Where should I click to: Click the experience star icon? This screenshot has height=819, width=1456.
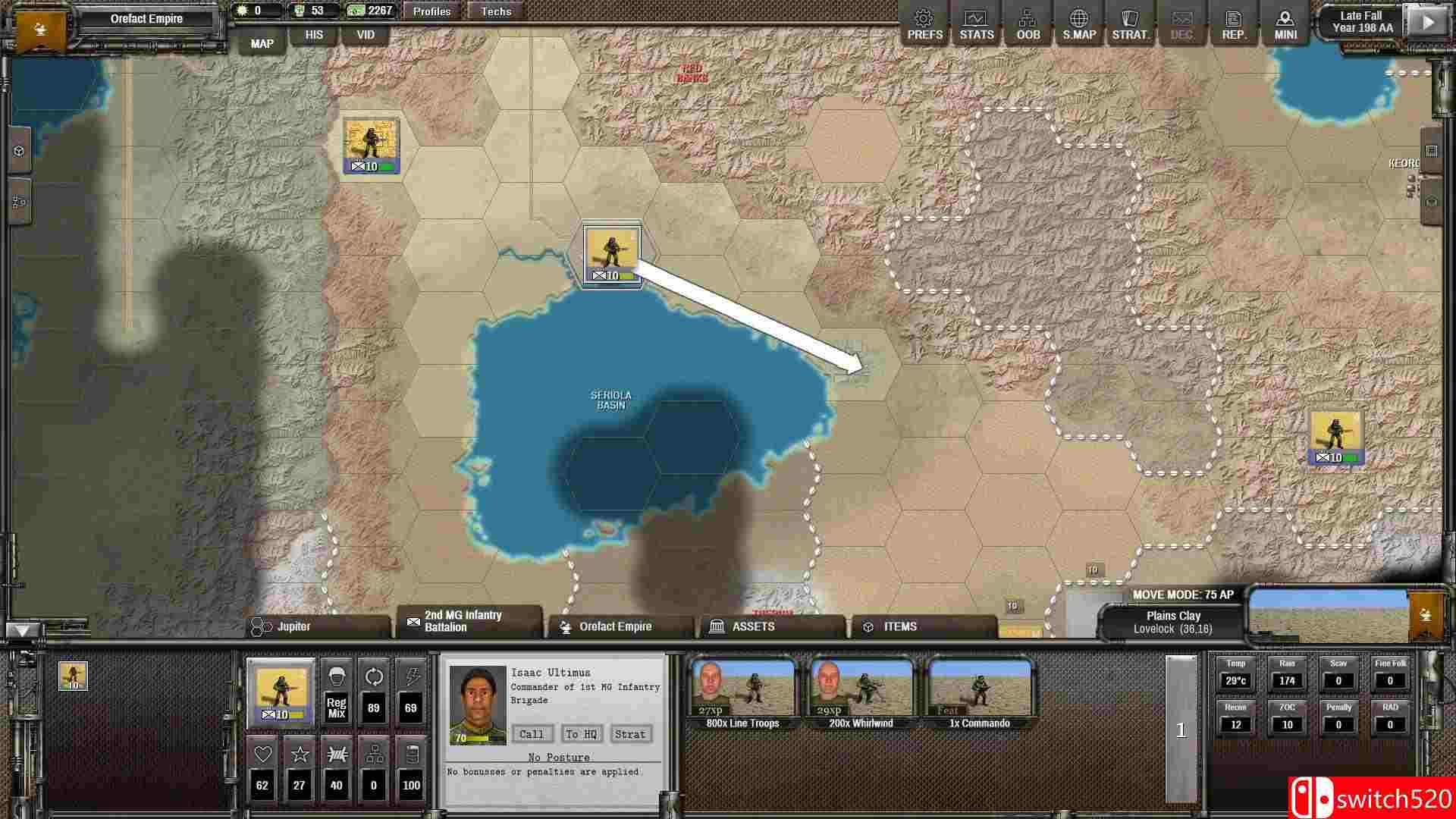(299, 755)
